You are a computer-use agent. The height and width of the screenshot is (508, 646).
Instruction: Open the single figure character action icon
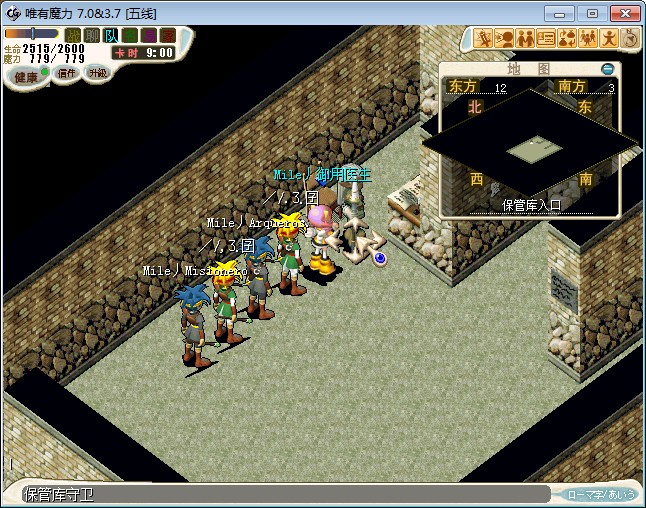click(609, 39)
